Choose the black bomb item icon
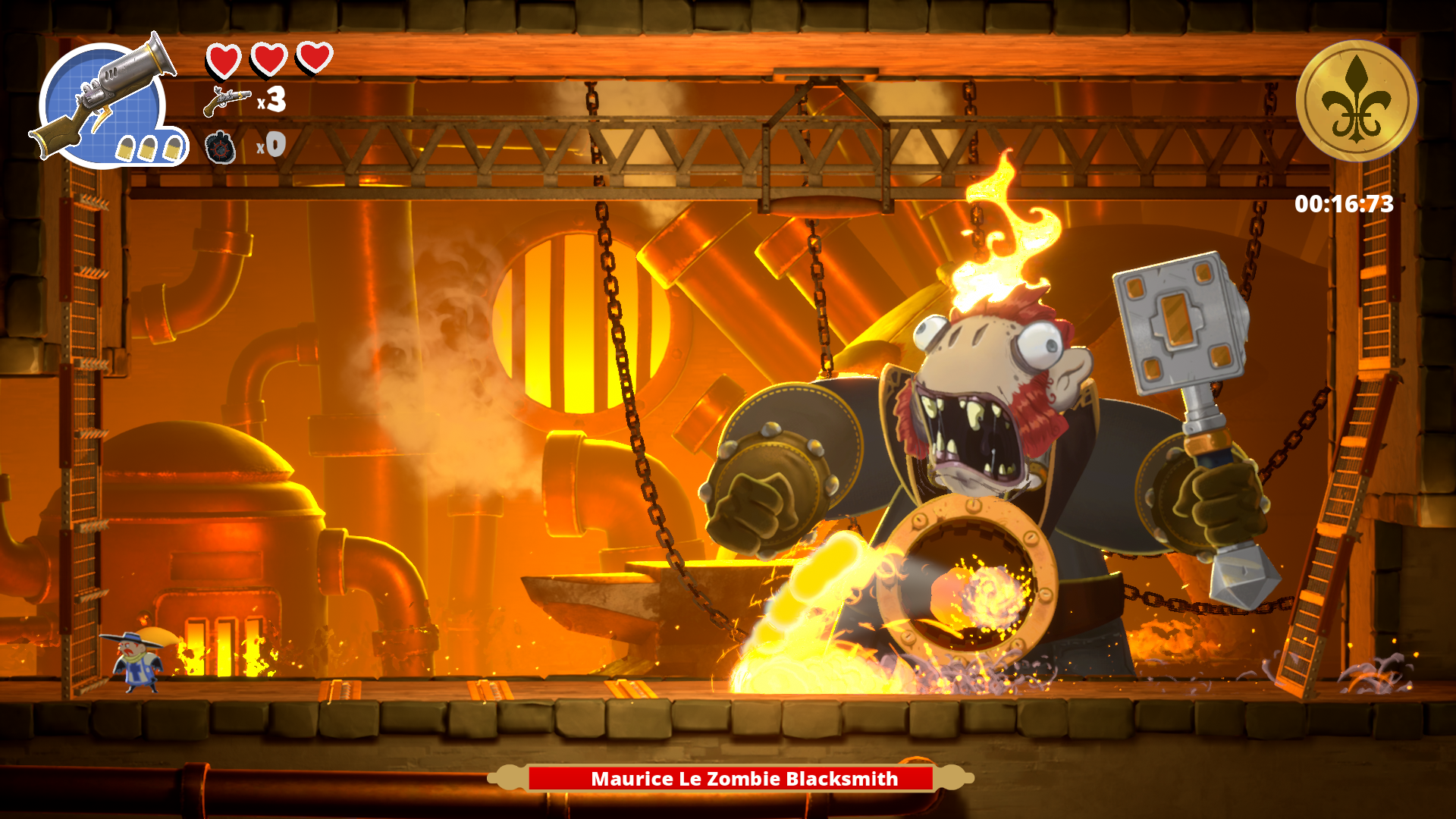Viewport: 1456px width, 819px height. click(x=221, y=147)
